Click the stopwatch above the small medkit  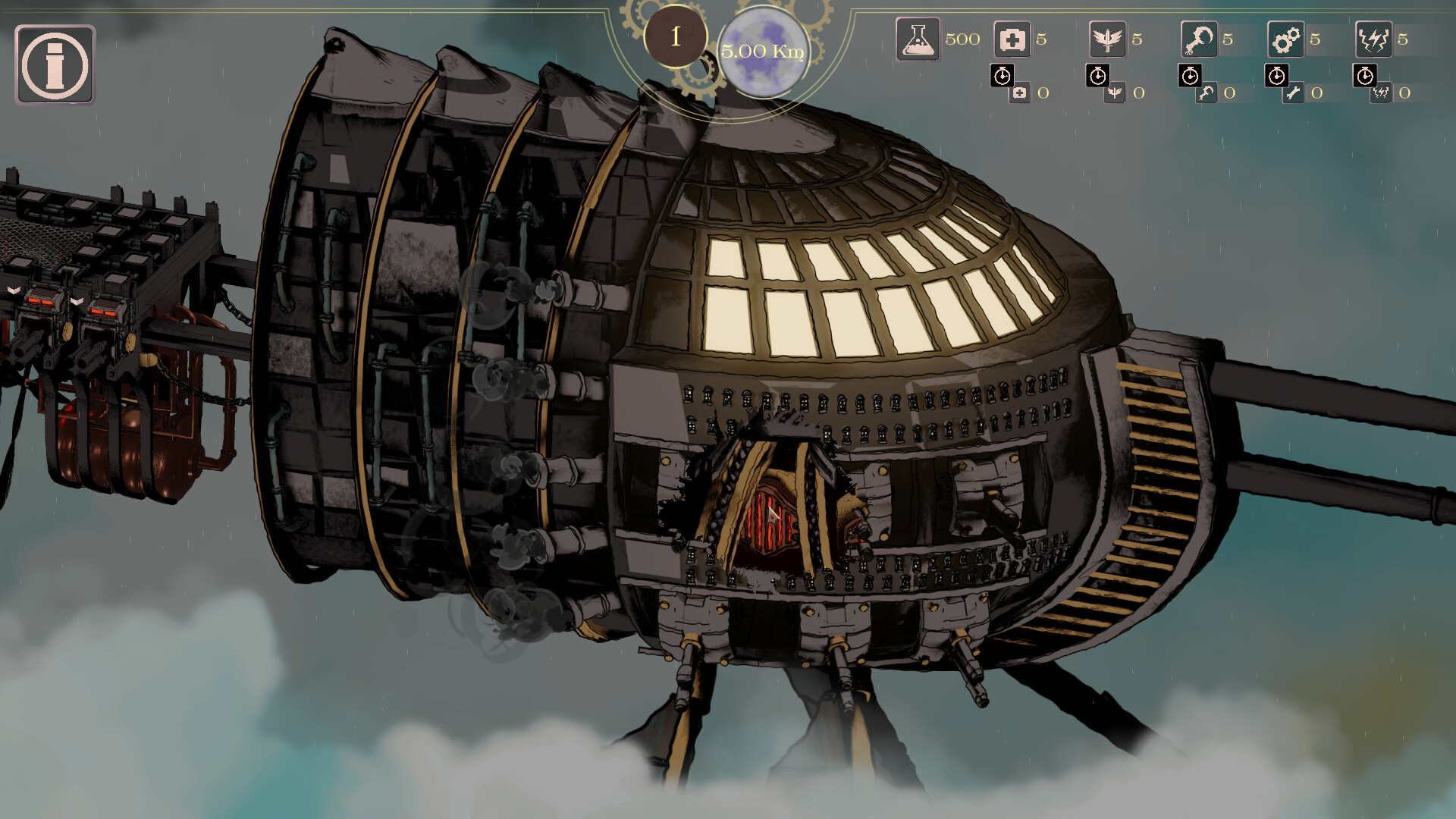1003,75
